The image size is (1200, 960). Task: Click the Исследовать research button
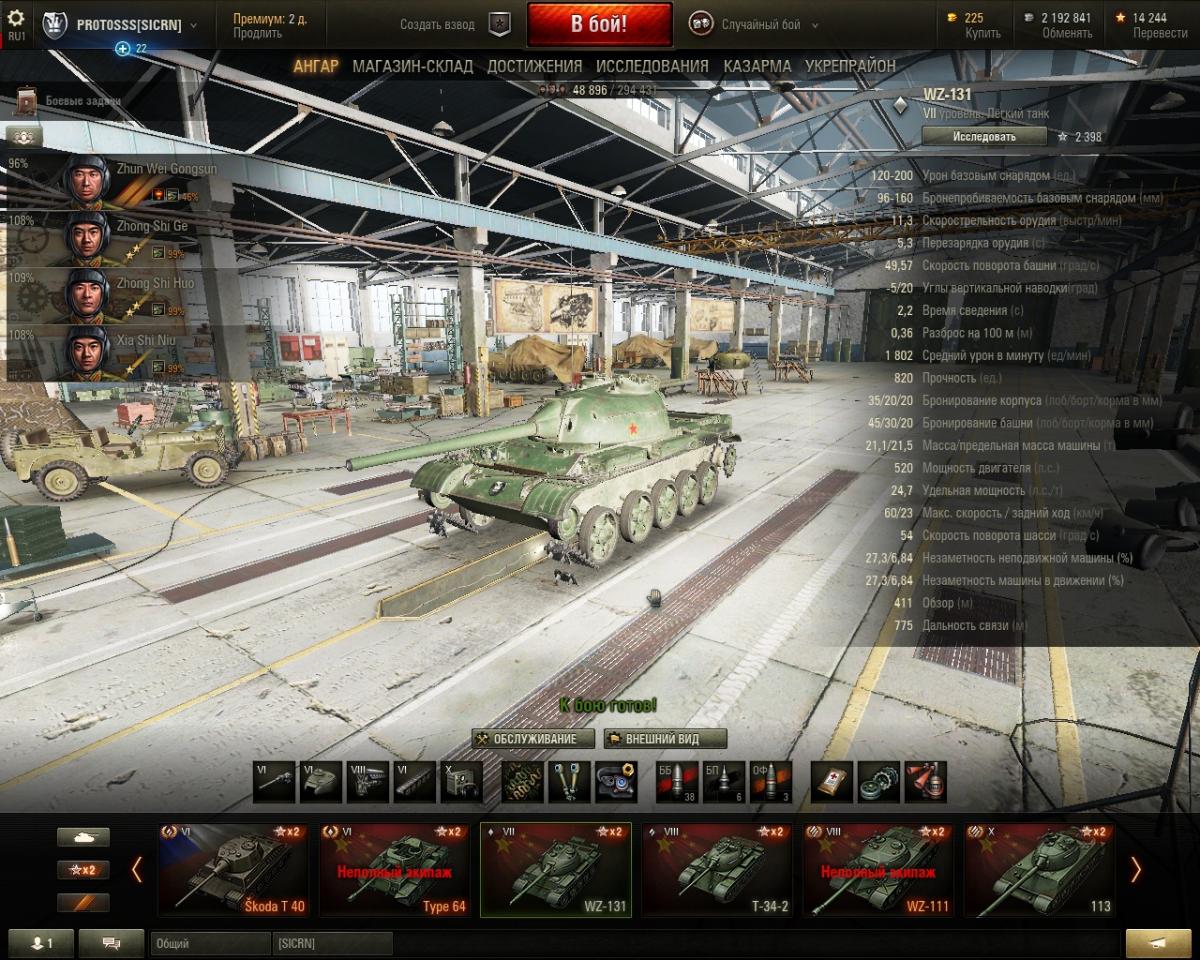pyautogui.click(x=984, y=136)
